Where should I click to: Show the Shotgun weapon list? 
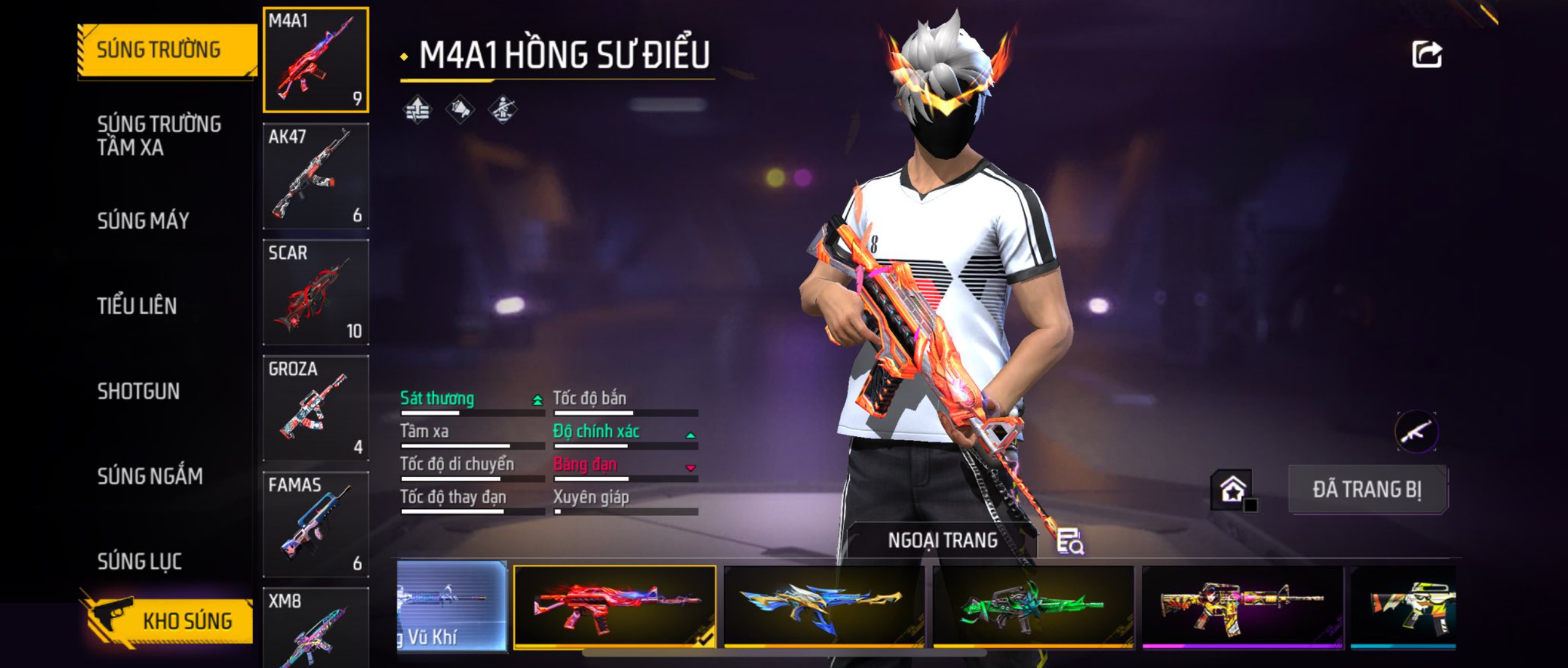(x=138, y=391)
